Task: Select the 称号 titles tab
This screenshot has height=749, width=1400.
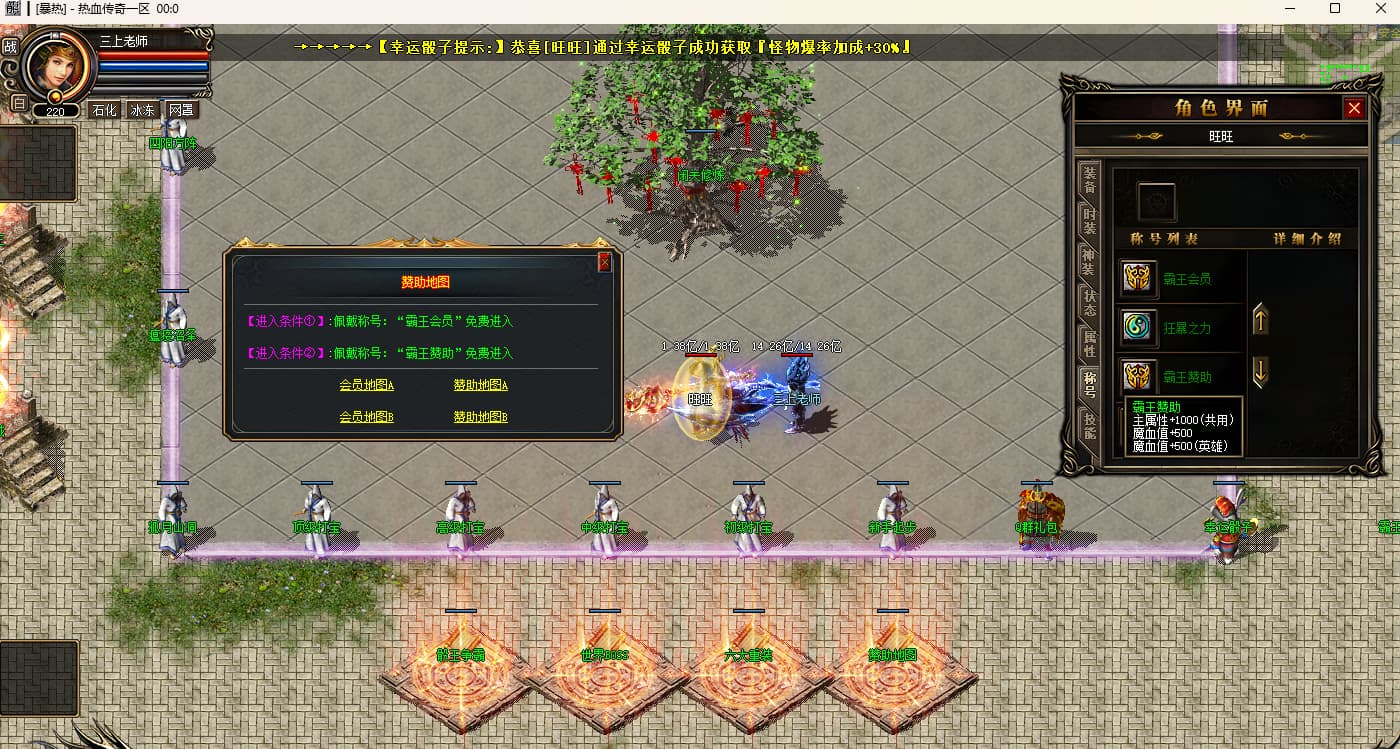Action: coord(1089,385)
